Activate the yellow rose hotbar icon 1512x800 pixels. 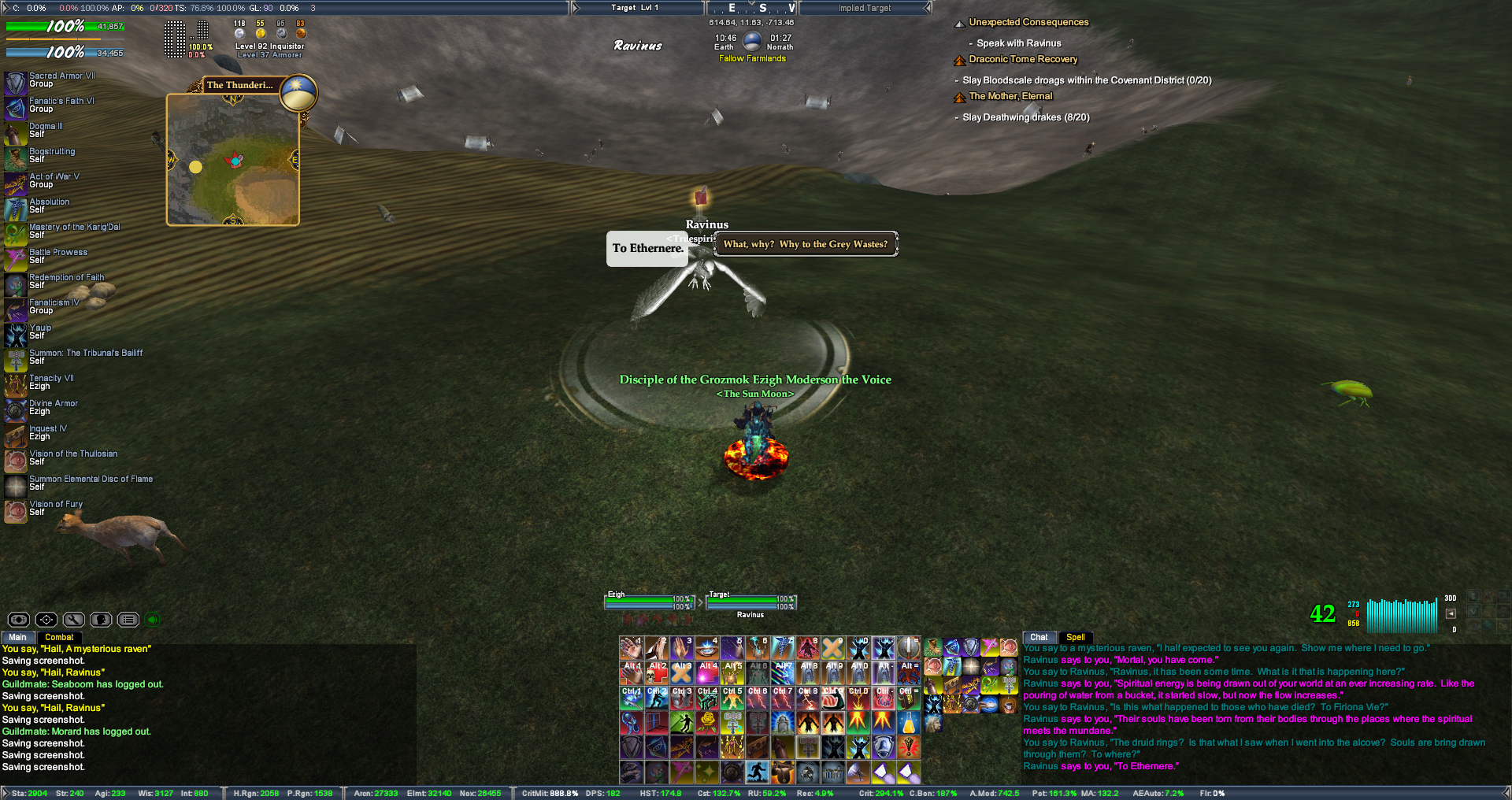coord(707,723)
